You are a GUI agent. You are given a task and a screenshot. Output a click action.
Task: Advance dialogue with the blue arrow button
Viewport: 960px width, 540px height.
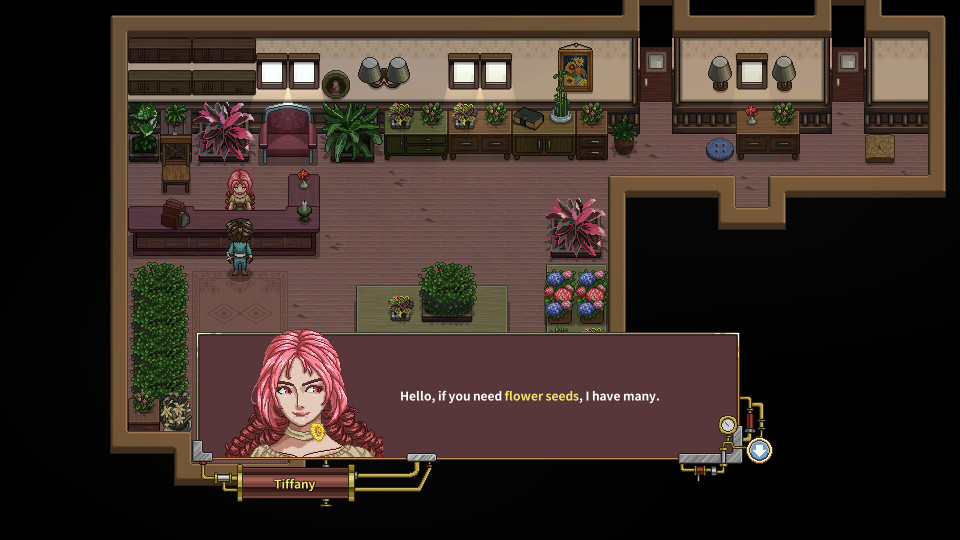coord(759,450)
